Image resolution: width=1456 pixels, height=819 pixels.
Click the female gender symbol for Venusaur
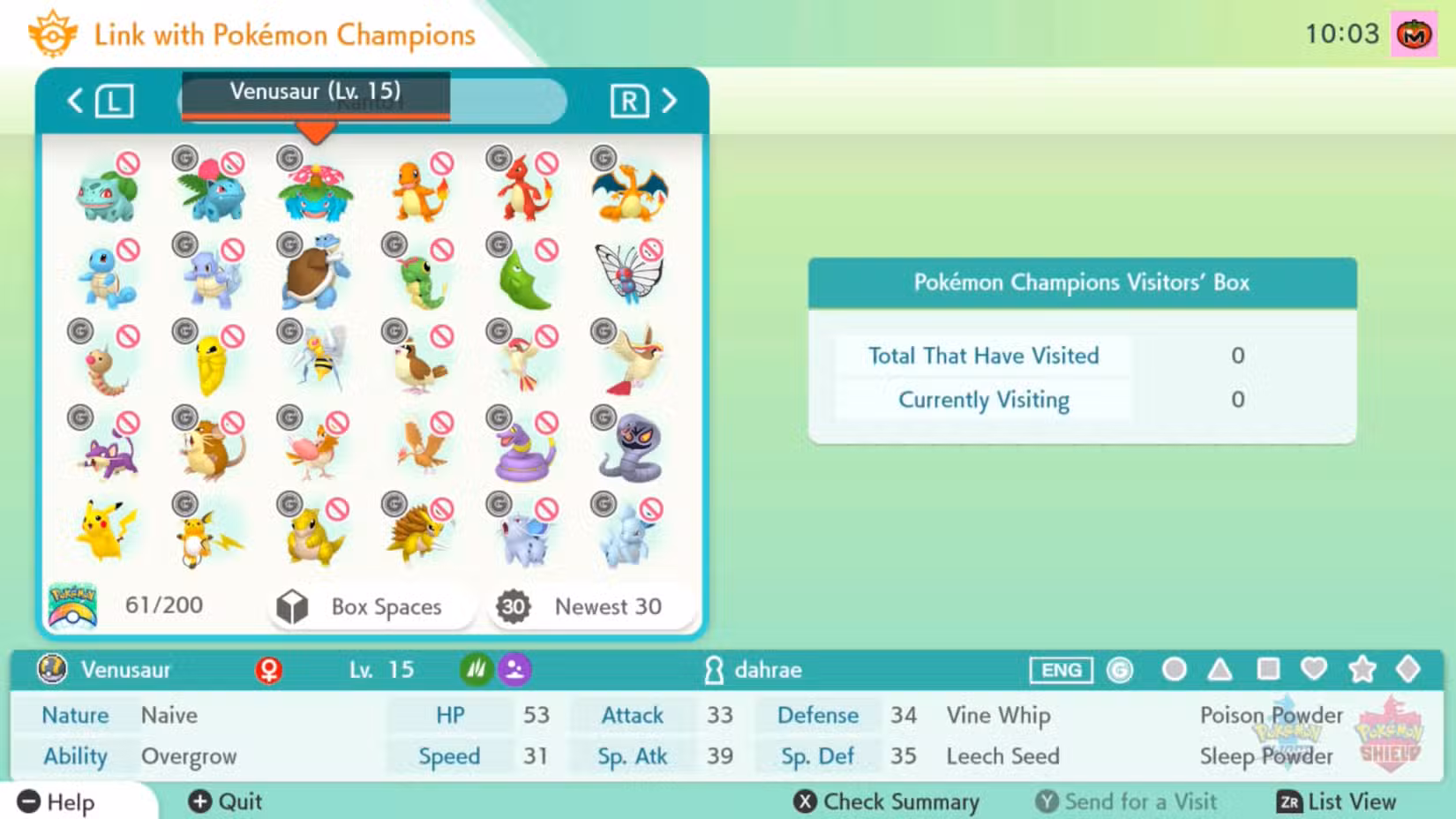266,669
